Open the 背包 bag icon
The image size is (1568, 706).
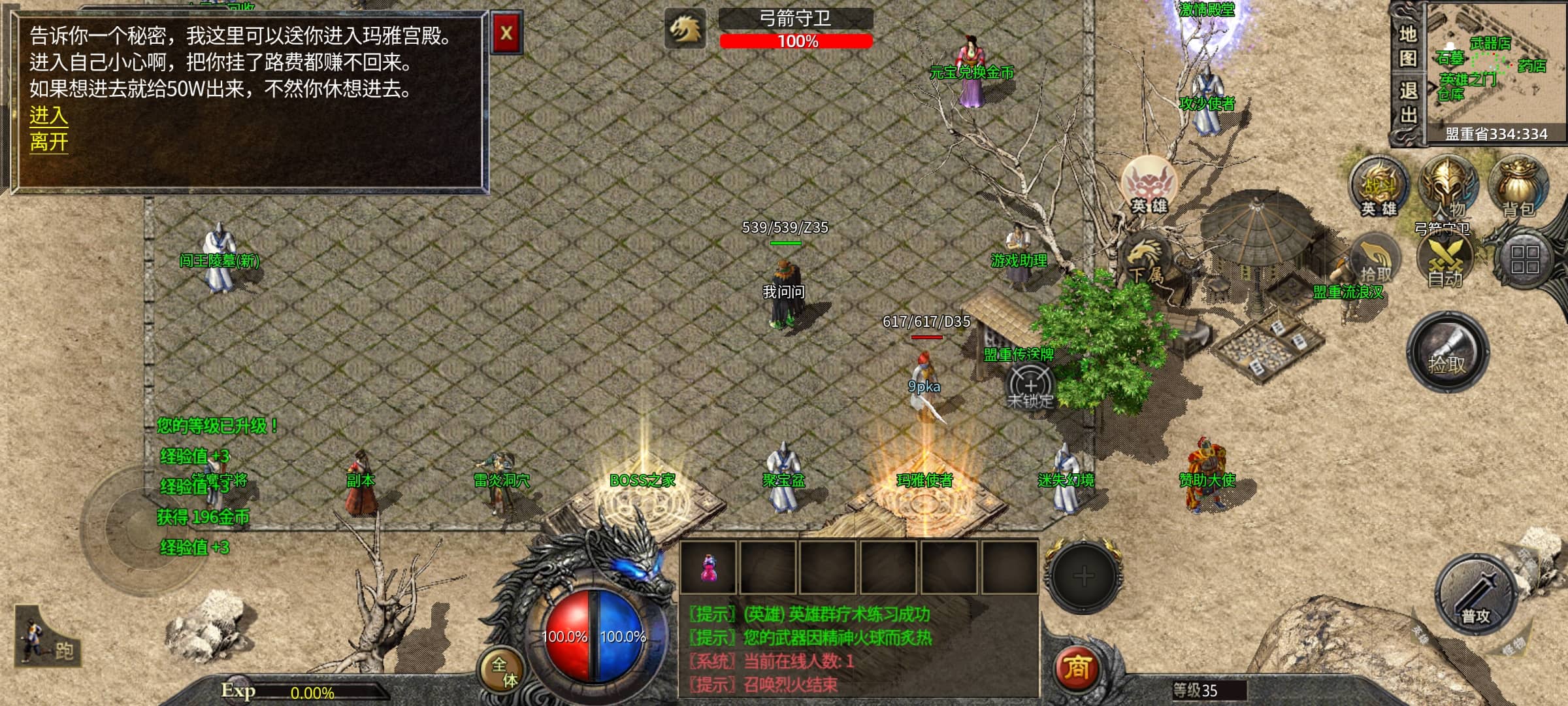click(1518, 186)
